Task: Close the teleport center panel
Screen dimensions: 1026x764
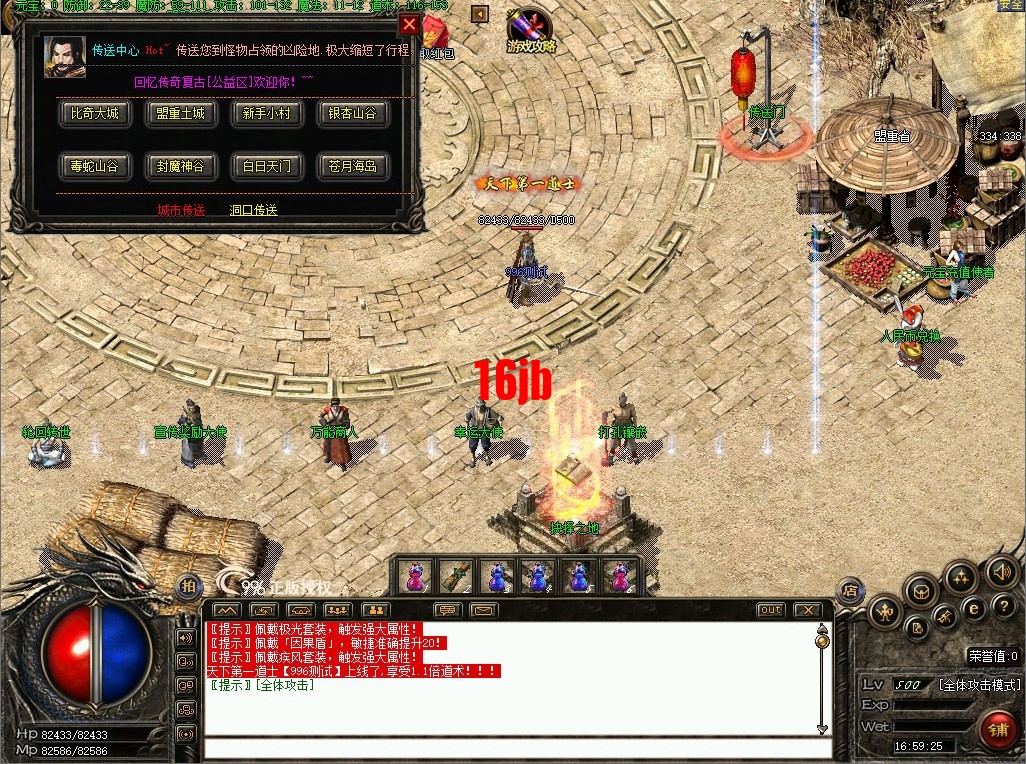Action: 409,25
